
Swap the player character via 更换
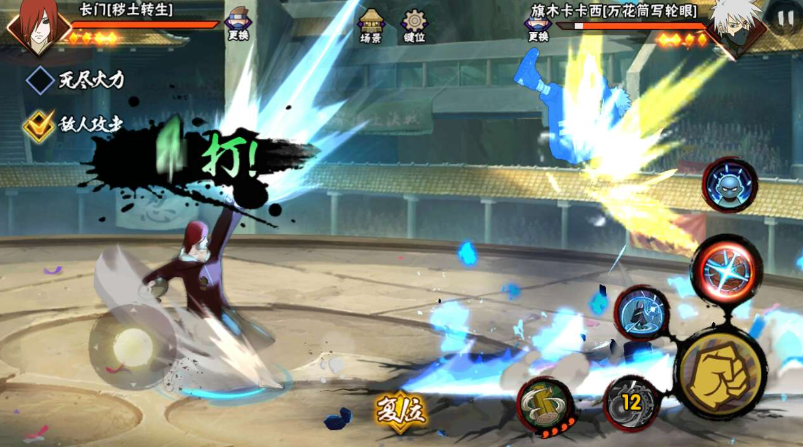238,24
